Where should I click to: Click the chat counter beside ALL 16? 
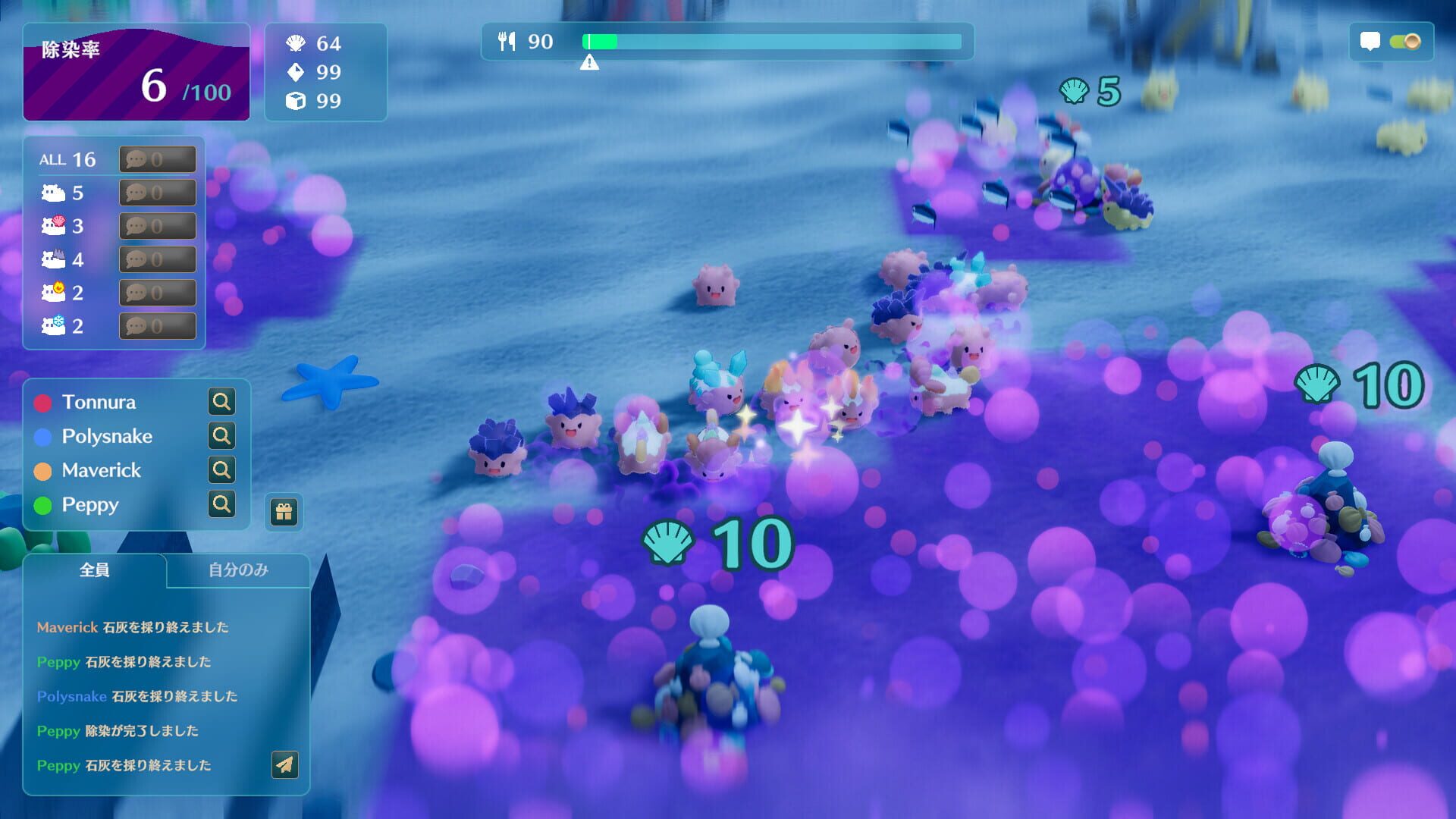tap(157, 159)
